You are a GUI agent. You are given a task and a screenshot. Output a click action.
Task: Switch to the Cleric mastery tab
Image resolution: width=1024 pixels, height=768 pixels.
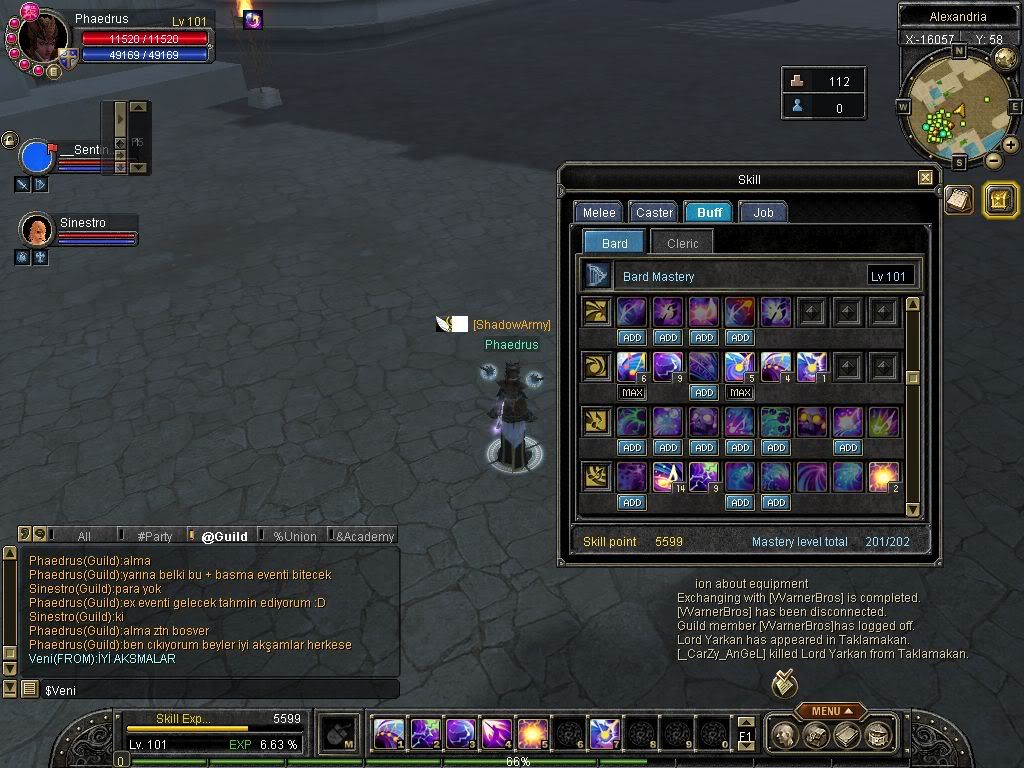682,243
